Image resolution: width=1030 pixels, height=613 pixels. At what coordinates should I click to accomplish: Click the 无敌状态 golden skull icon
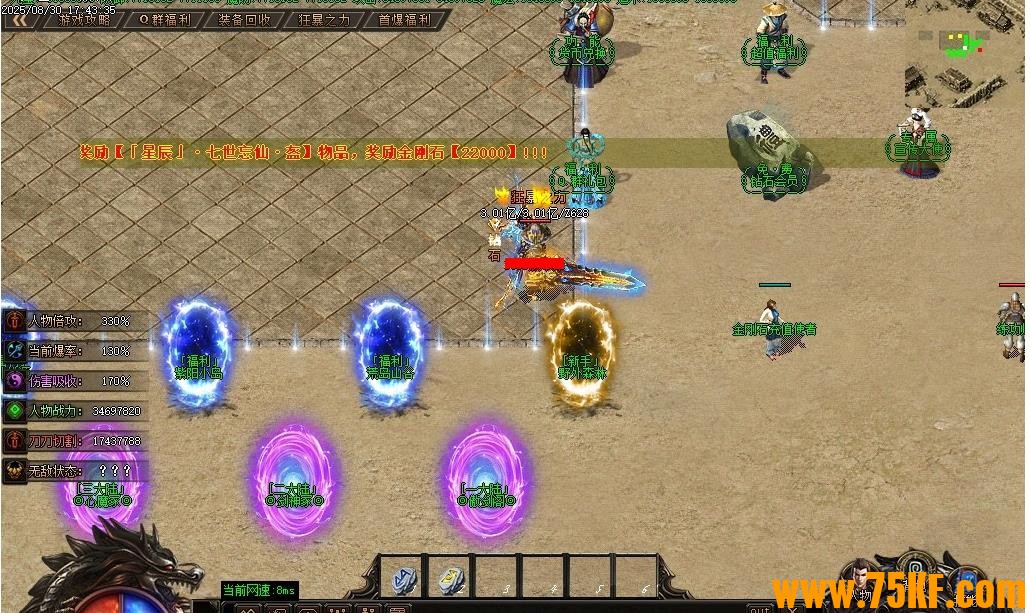coord(14,471)
